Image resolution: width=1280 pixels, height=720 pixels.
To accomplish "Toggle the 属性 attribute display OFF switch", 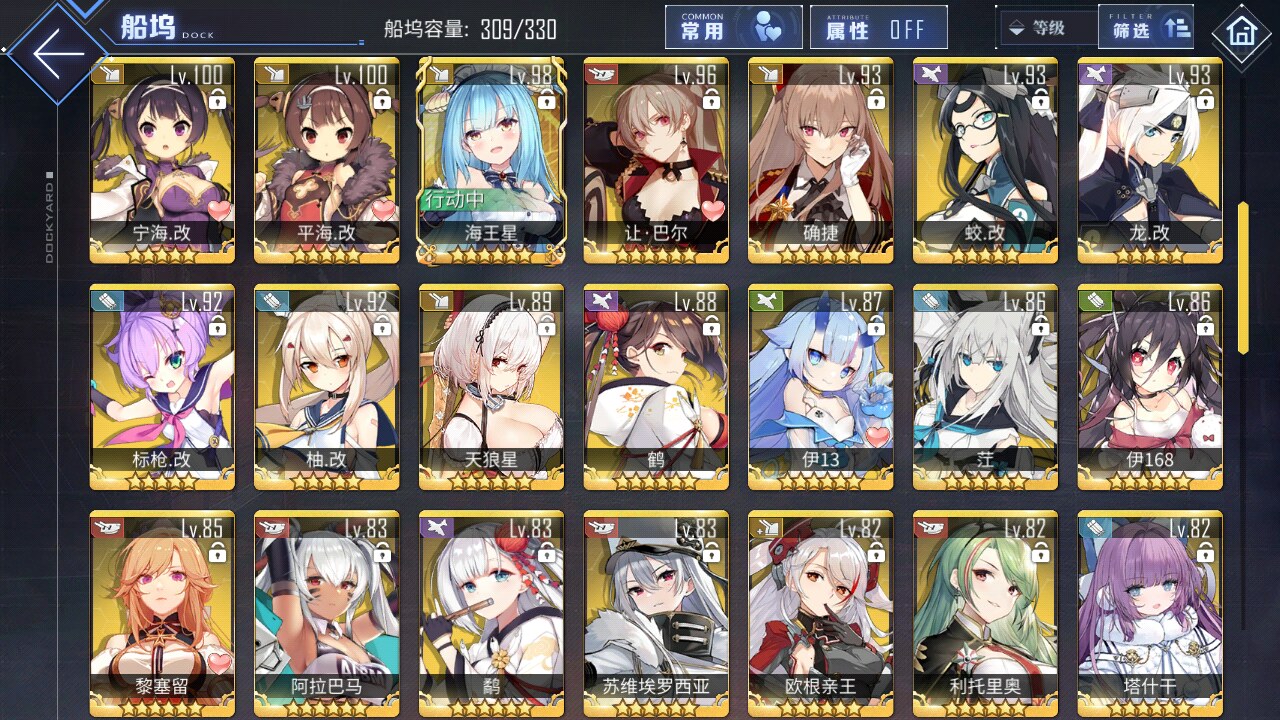I will click(879, 28).
